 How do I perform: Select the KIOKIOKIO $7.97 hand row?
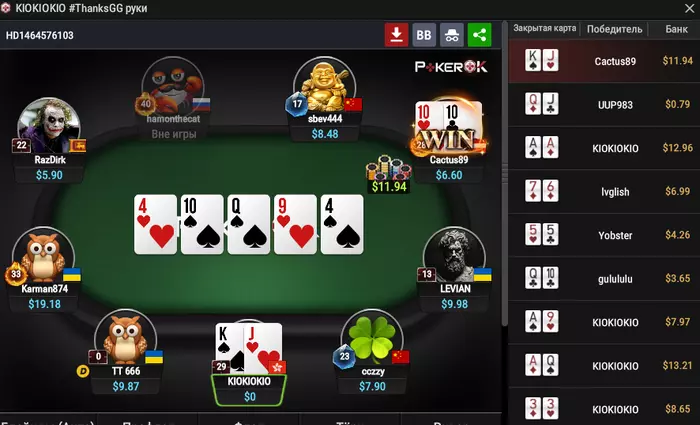603,322
